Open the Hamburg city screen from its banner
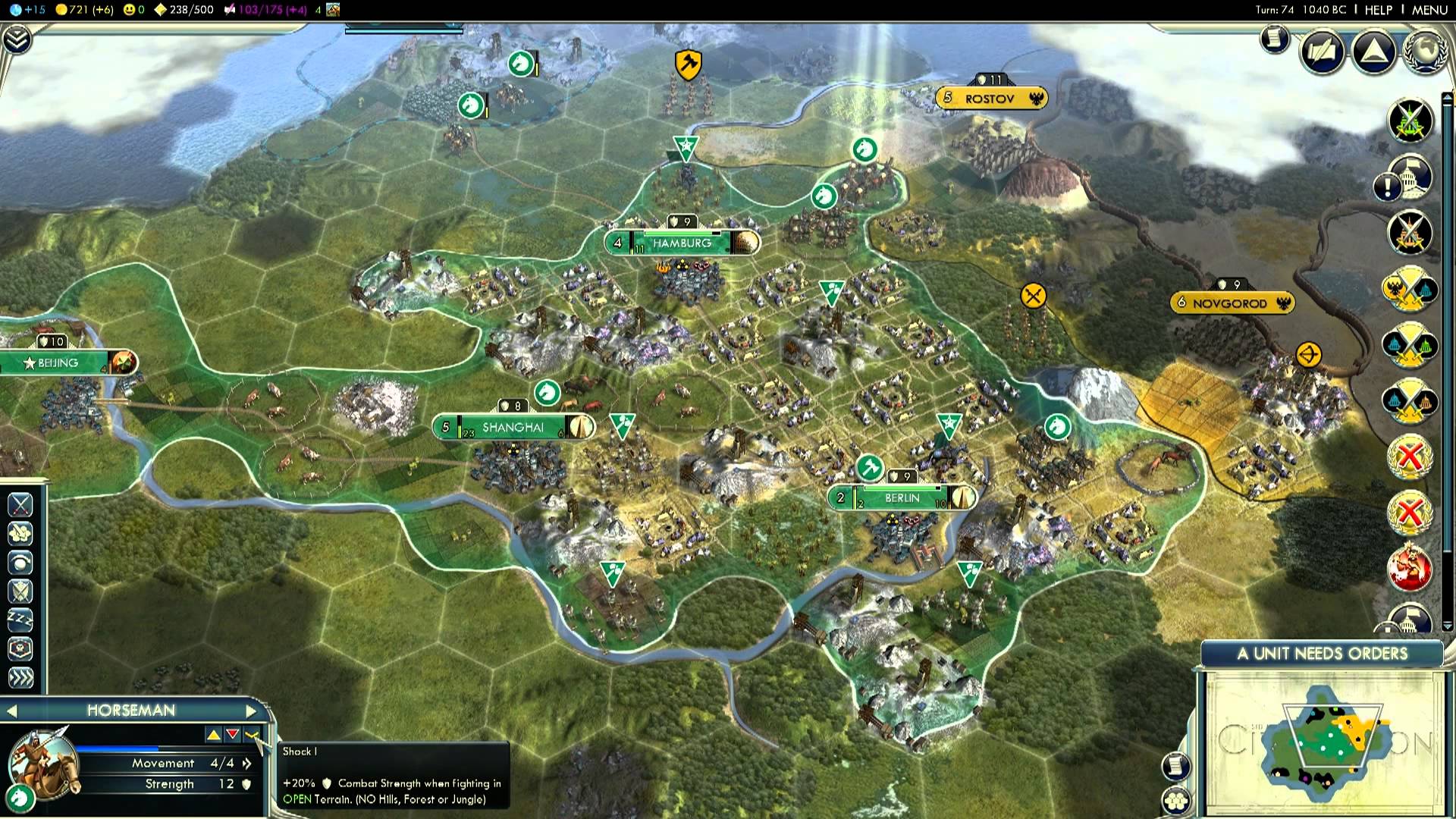 [681, 243]
